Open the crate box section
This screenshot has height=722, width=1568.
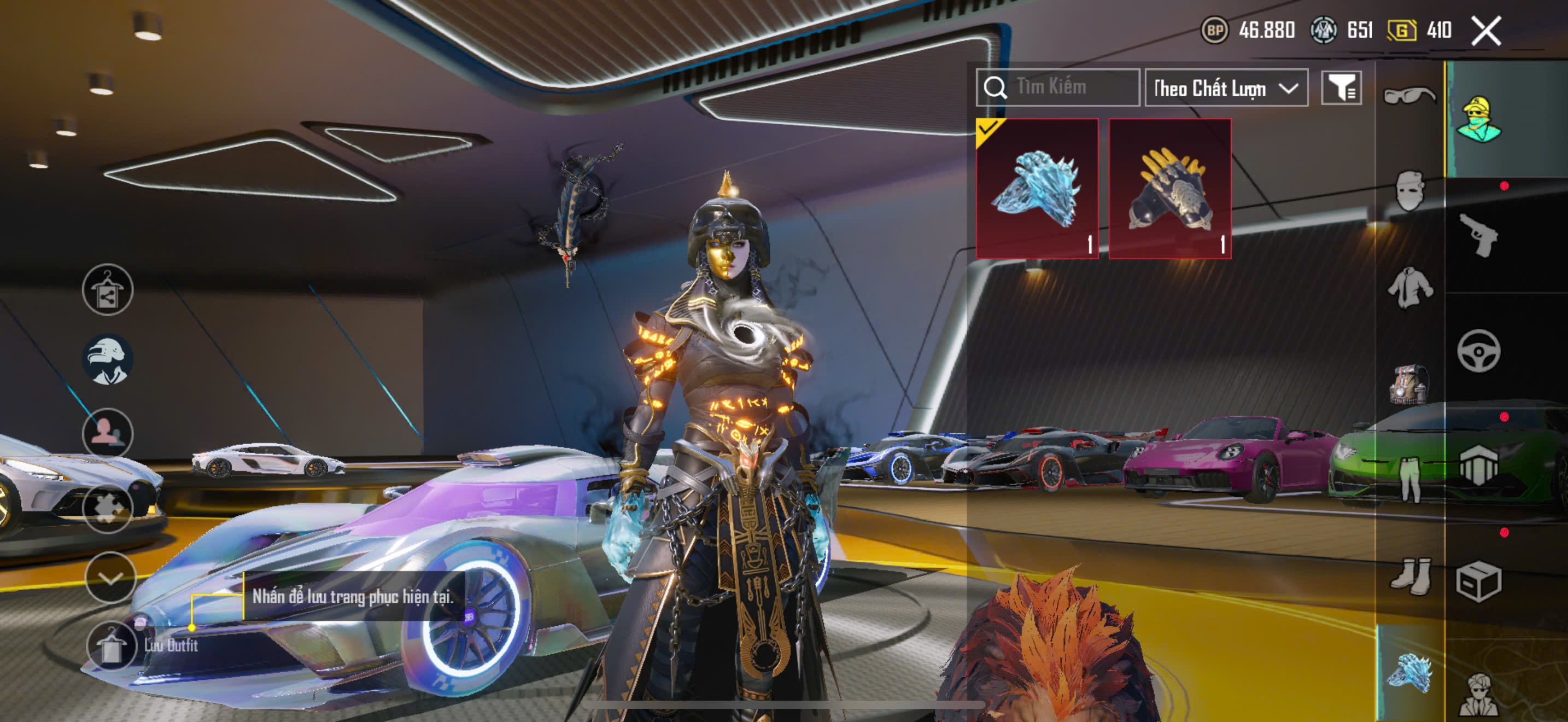1478,581
